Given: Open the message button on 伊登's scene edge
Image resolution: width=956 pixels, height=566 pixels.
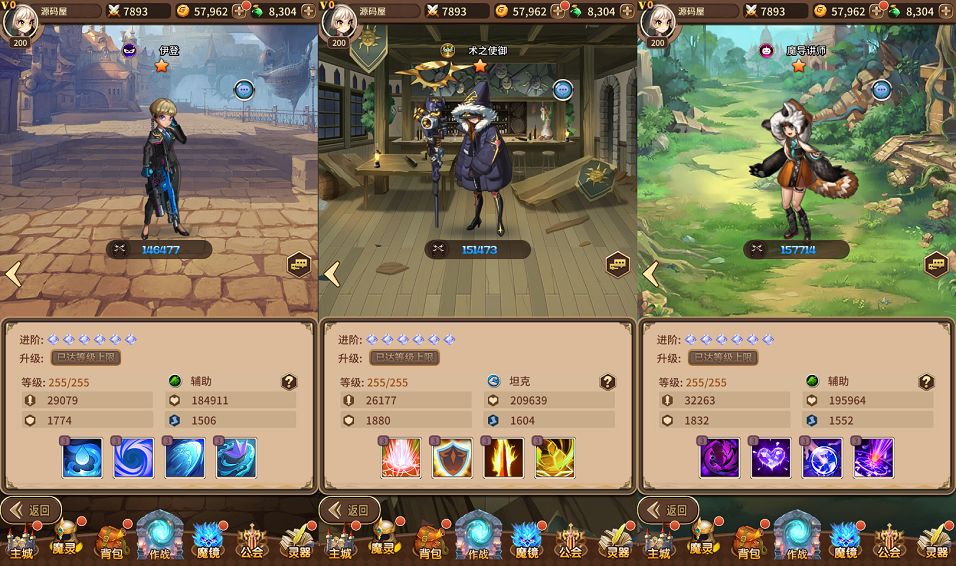Looking at the screenshot, I should pyautogui.click(x=299, y=265).
